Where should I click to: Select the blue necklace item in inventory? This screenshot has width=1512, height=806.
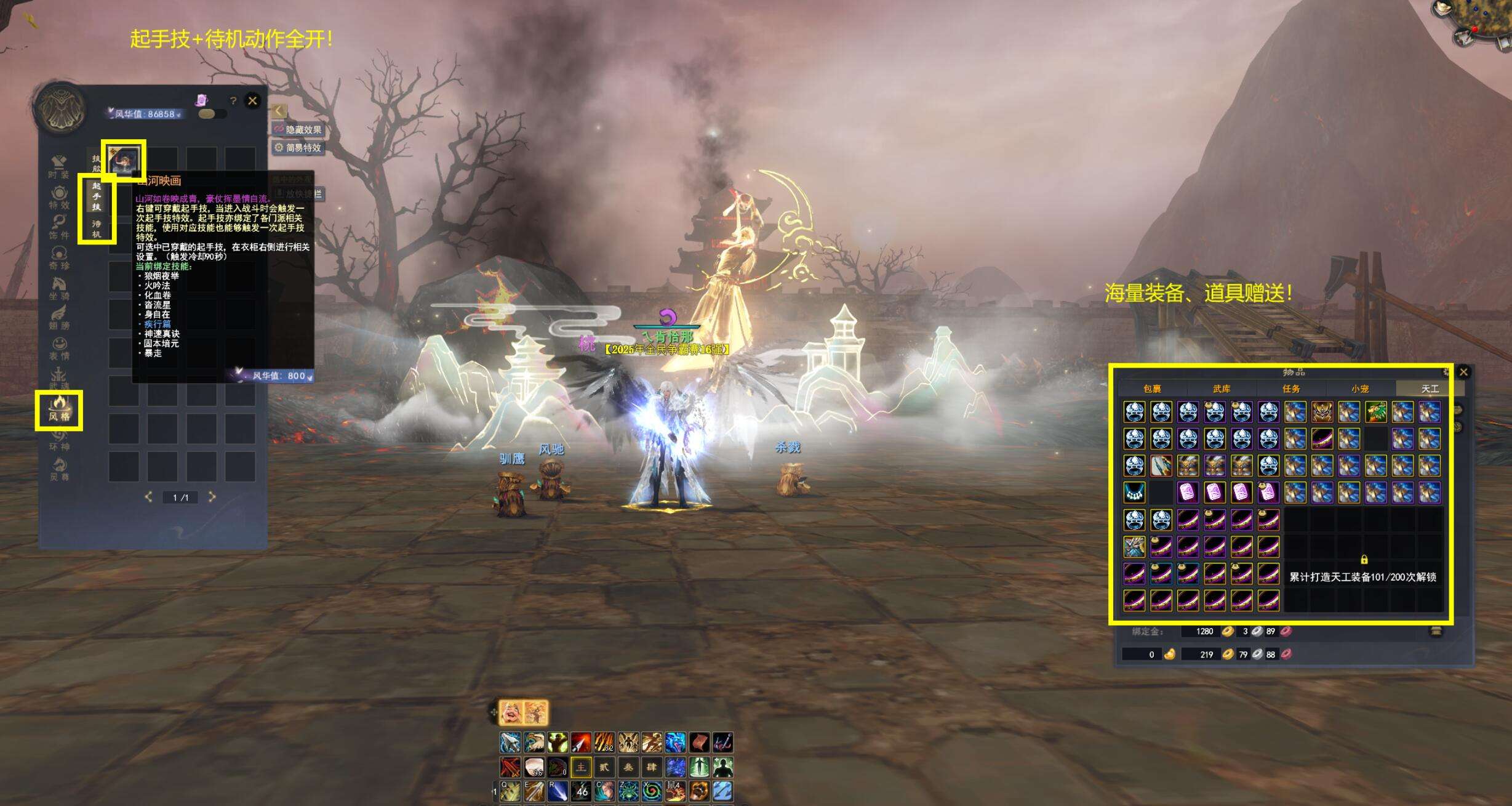click(1134, 493)
